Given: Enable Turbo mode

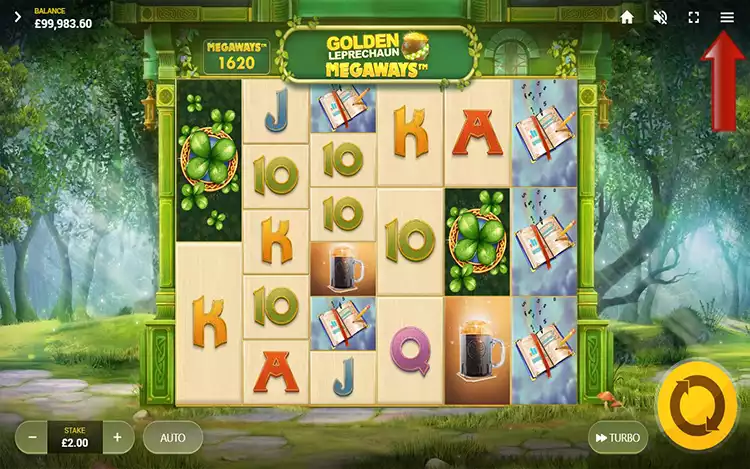Looking at the screenshot, I should pyautogui.click(x=617, y=437).
